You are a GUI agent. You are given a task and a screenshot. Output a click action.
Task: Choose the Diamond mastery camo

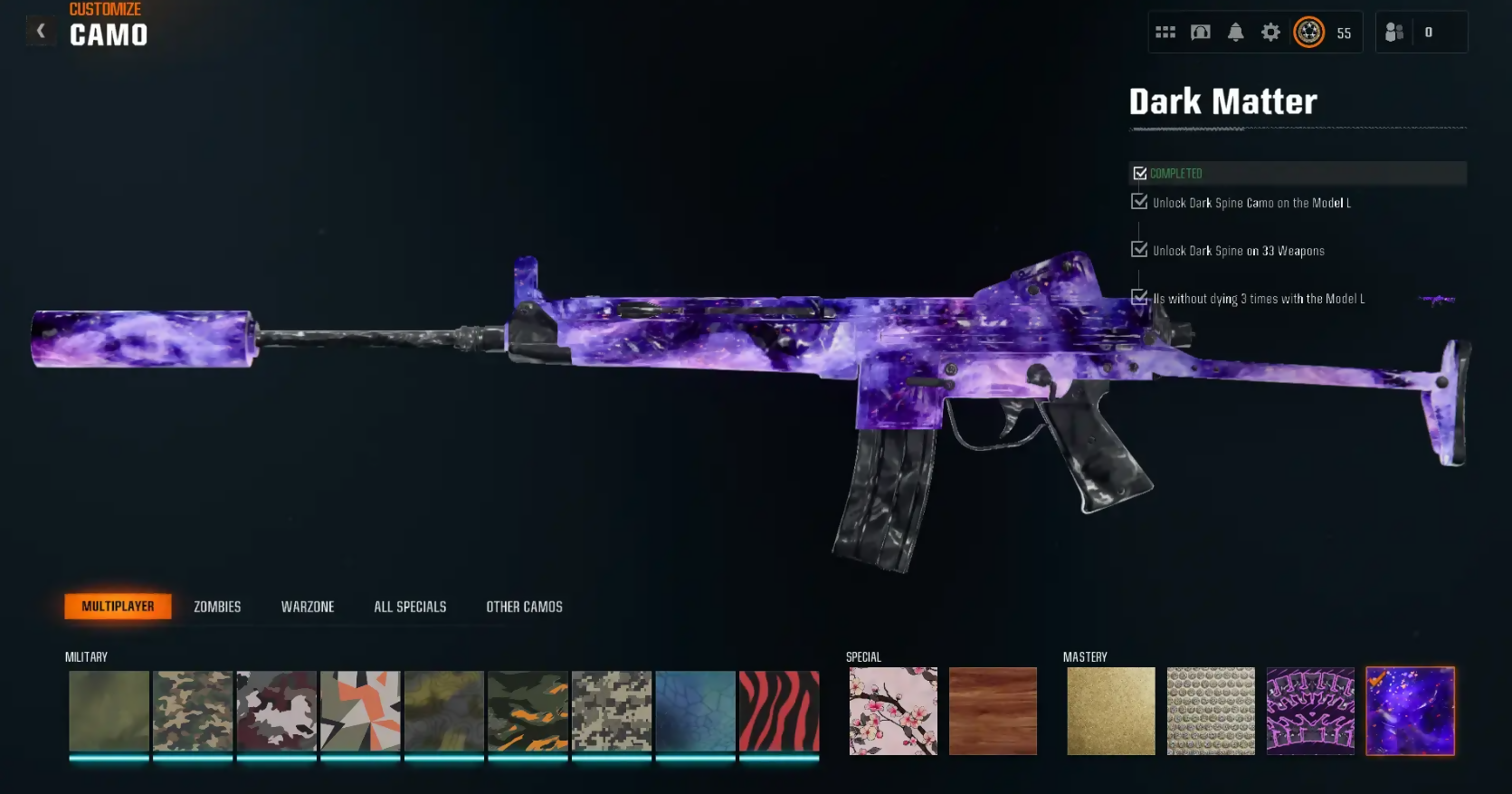coord(1211,711)
